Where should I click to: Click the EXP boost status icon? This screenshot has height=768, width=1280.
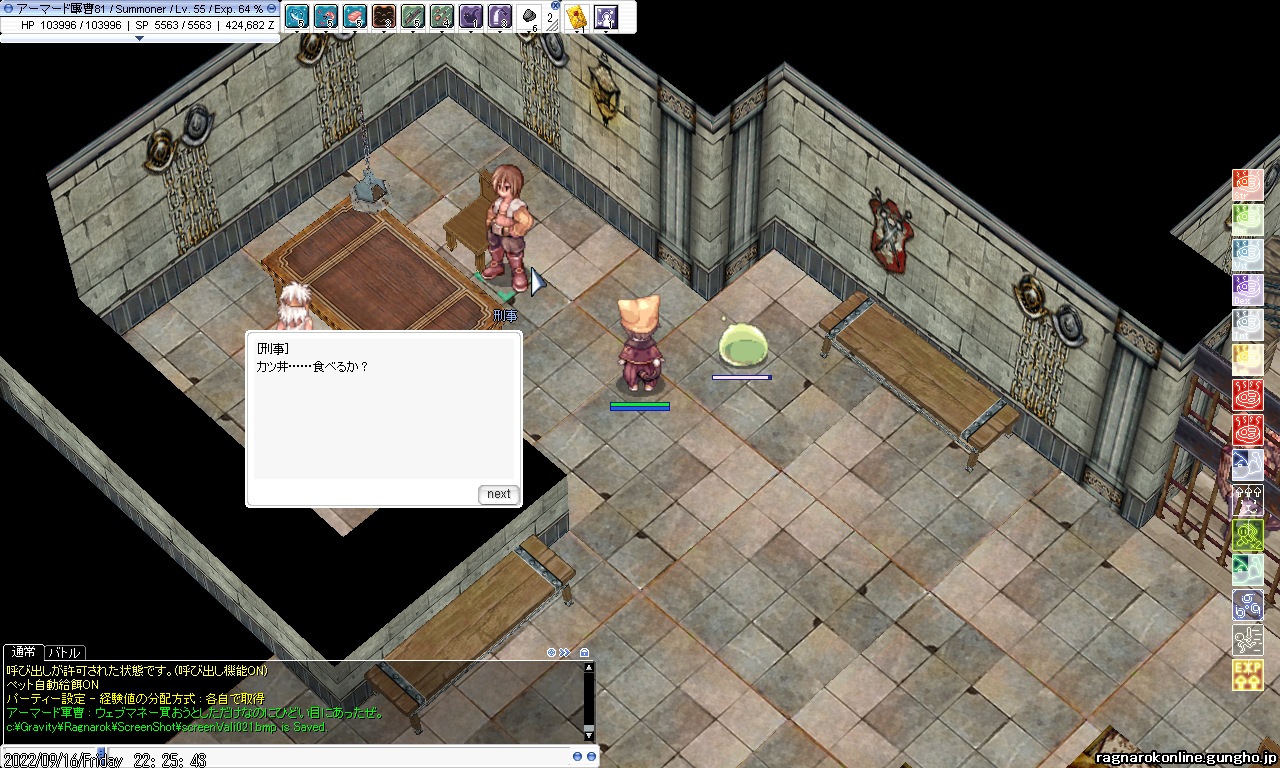[1247, 675]
